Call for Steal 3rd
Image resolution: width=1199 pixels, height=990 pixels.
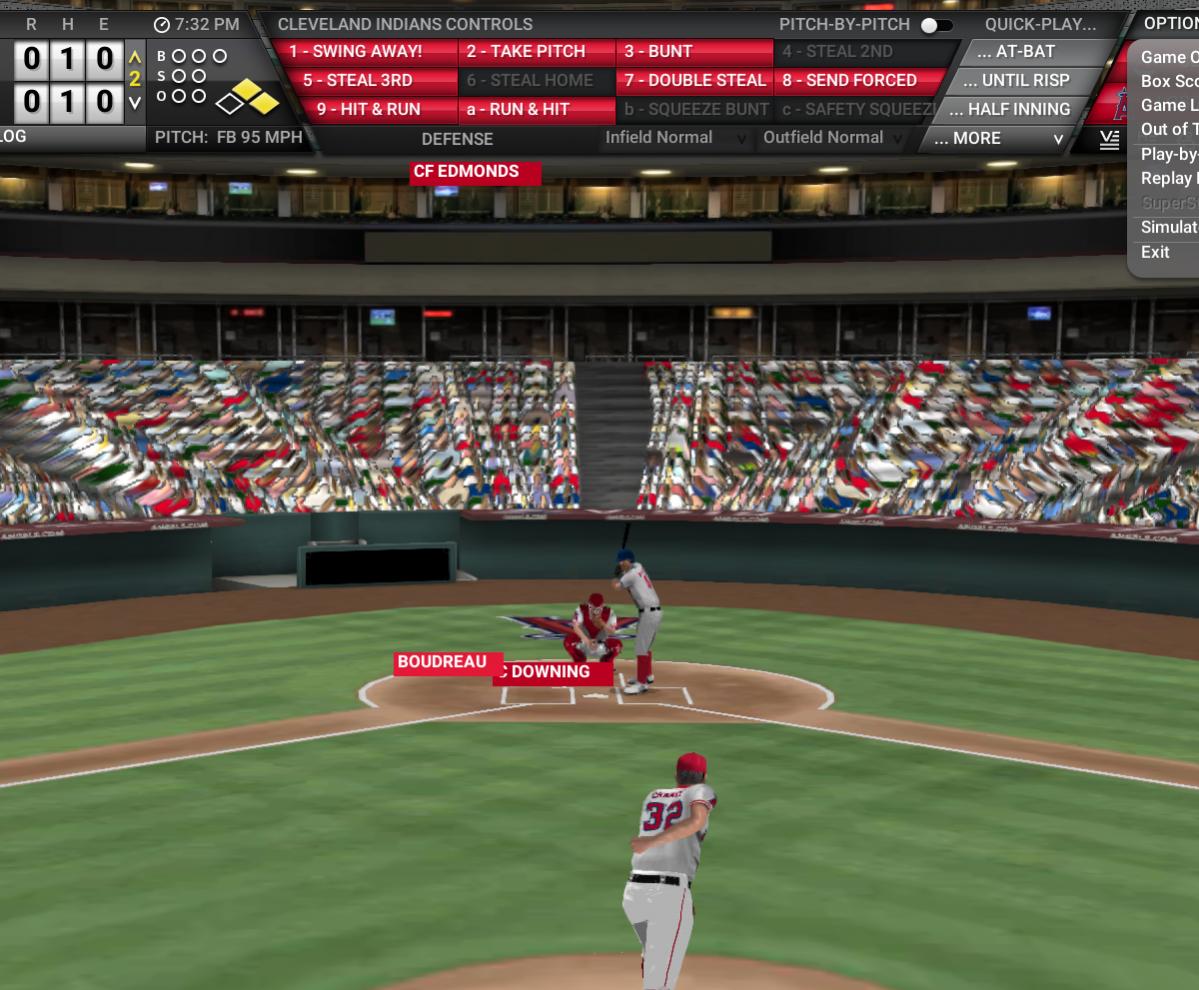coord(367,81)
